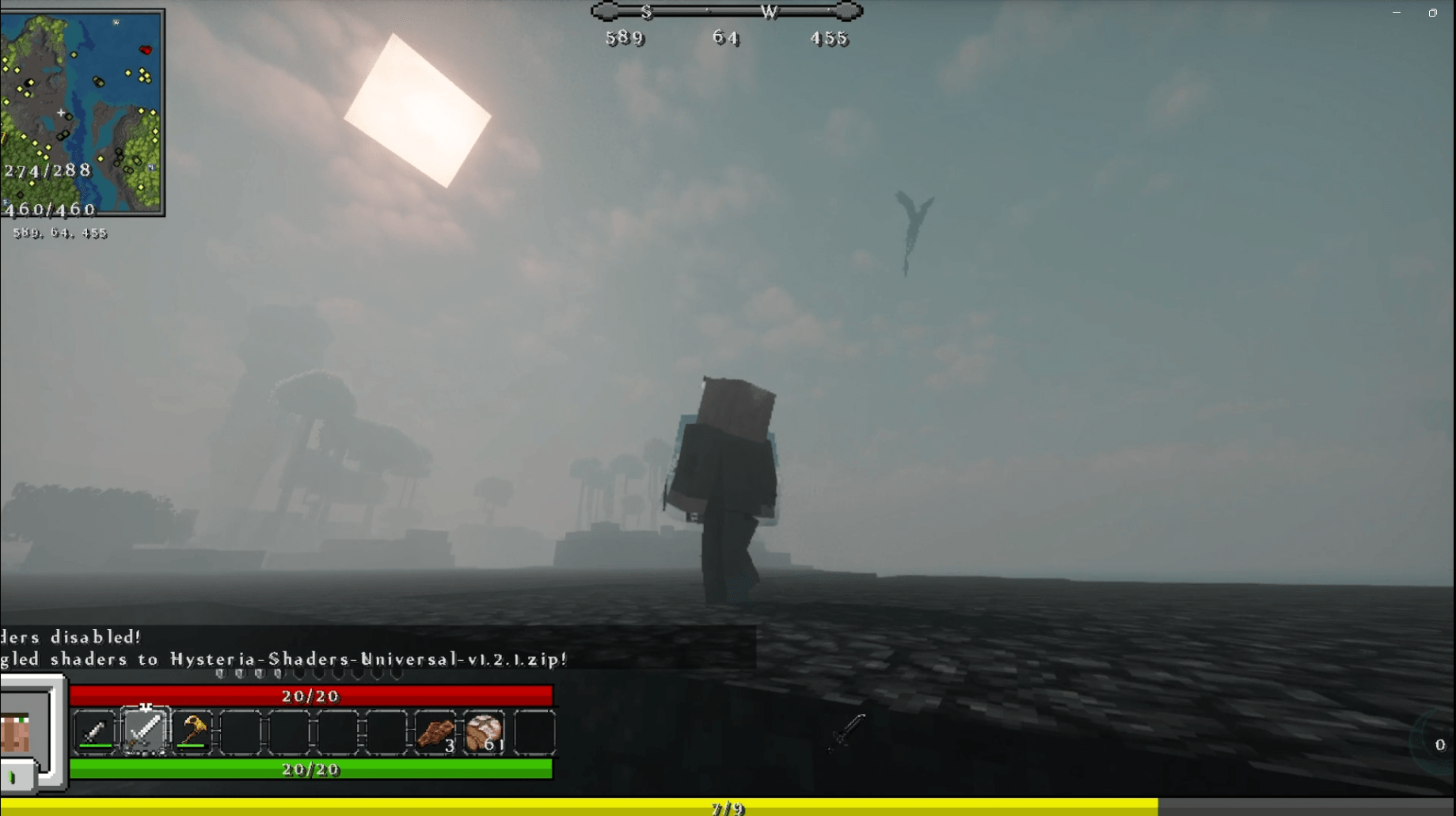Click the white player arrow on the minimap
Screen dimensions: 1456x816
tap(62, 114)
